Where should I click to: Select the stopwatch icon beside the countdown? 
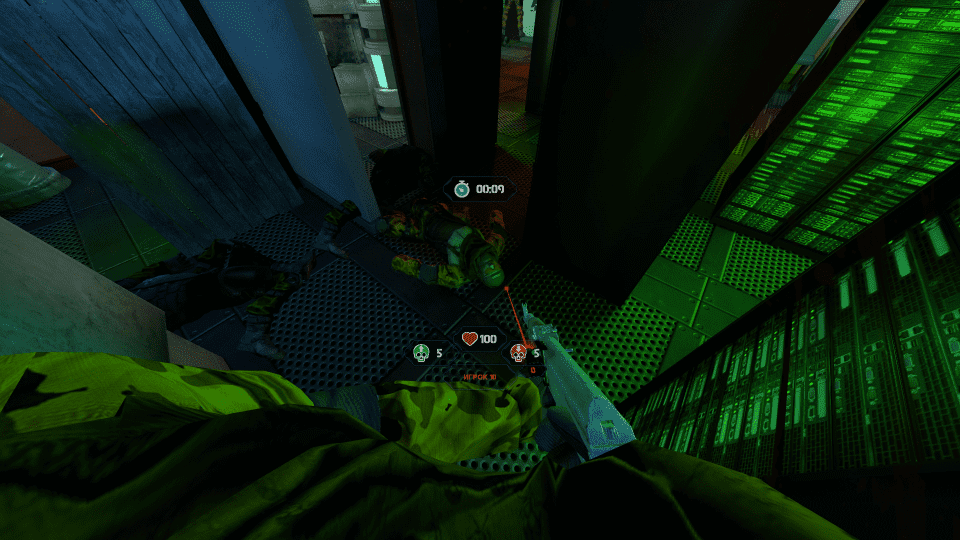pos(461,188)
